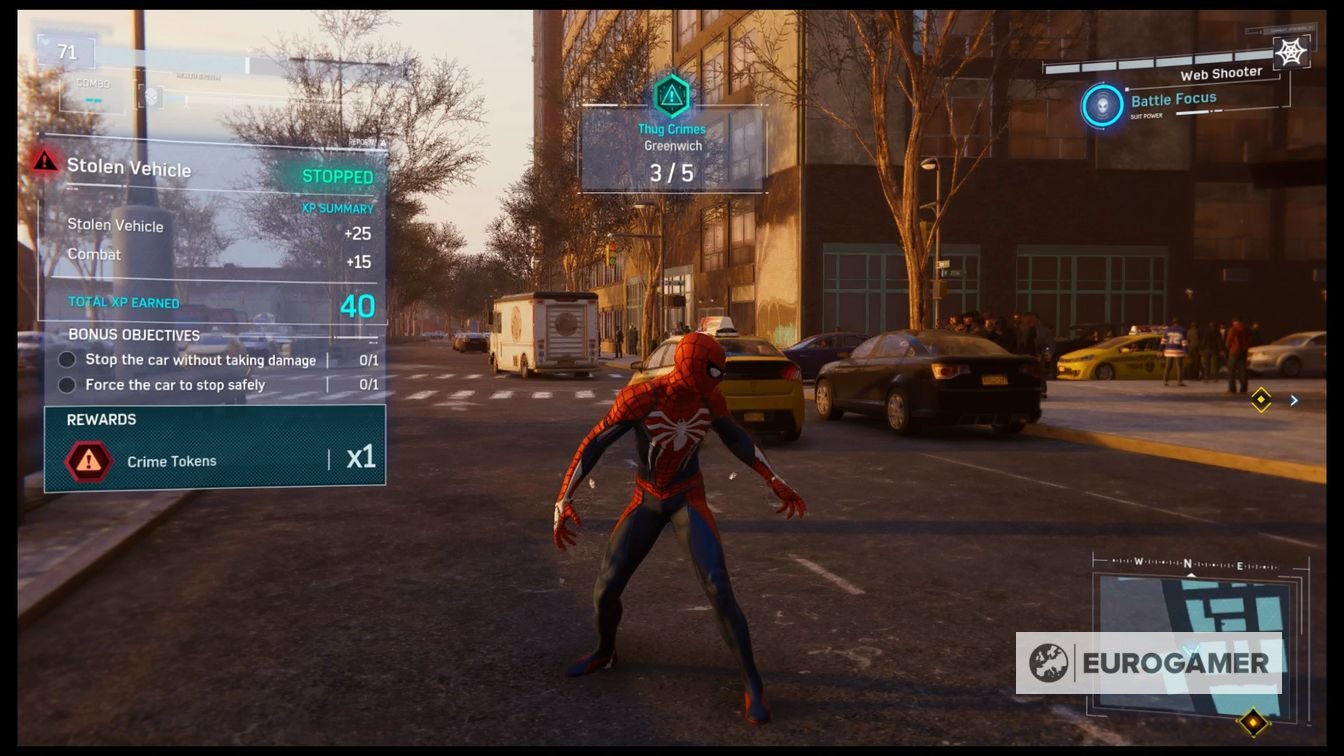Toggle the 'Force the car to stop safely' objective
This screenshot has width=1344, height=756.
[x=67, y=385]
